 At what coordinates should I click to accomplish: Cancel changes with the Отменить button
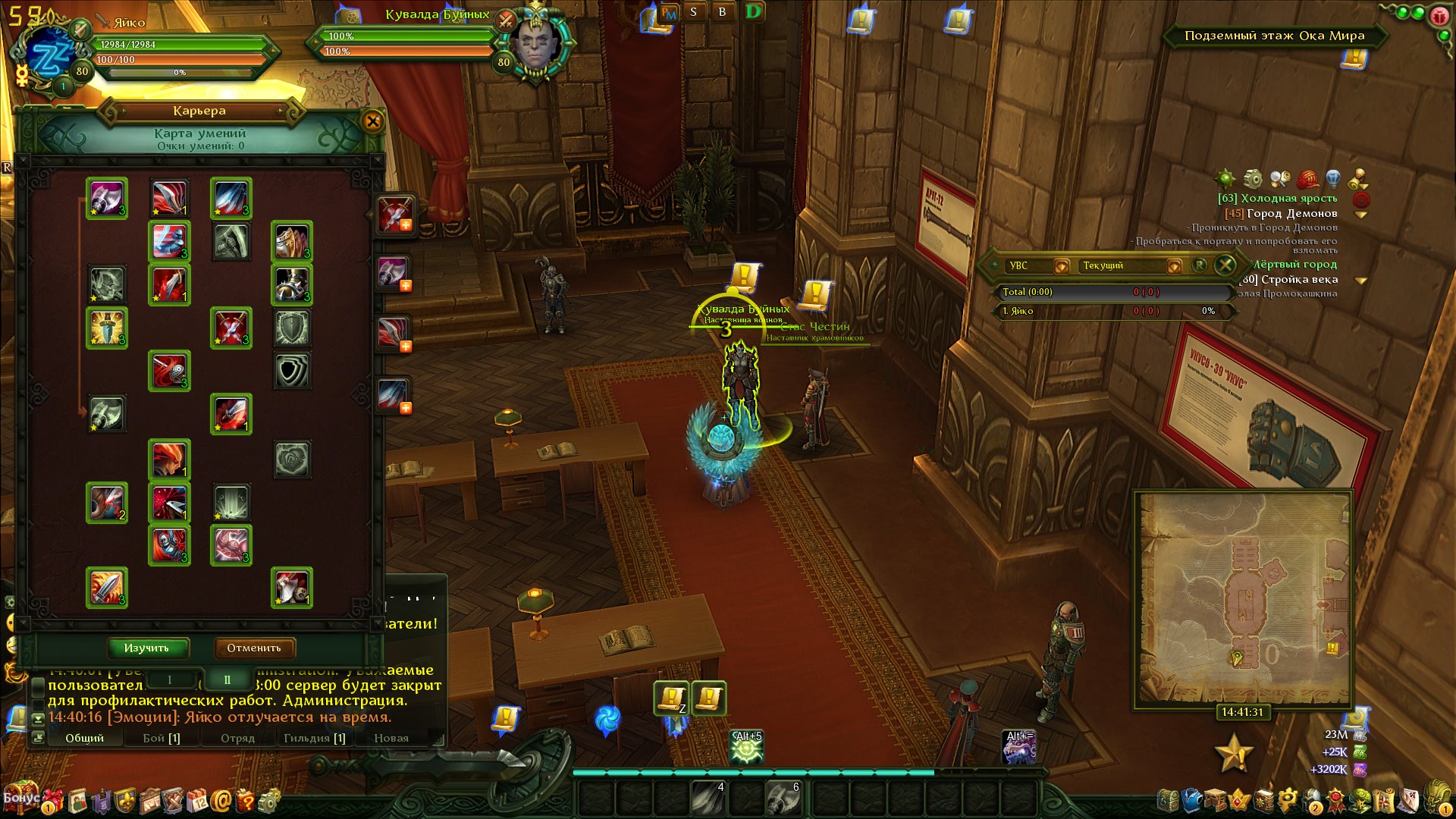(x=254, y=648)
